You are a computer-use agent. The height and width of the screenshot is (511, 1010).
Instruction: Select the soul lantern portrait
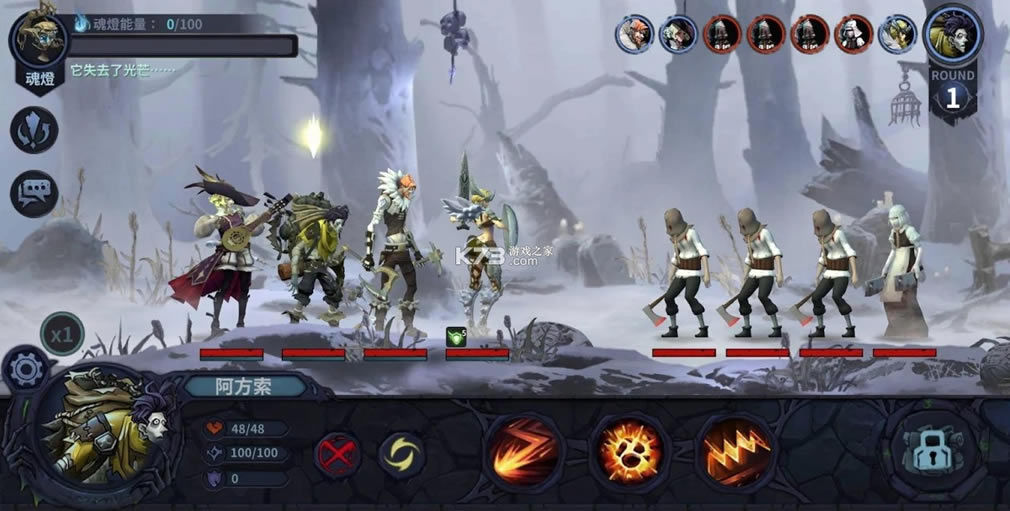point(40,40)
